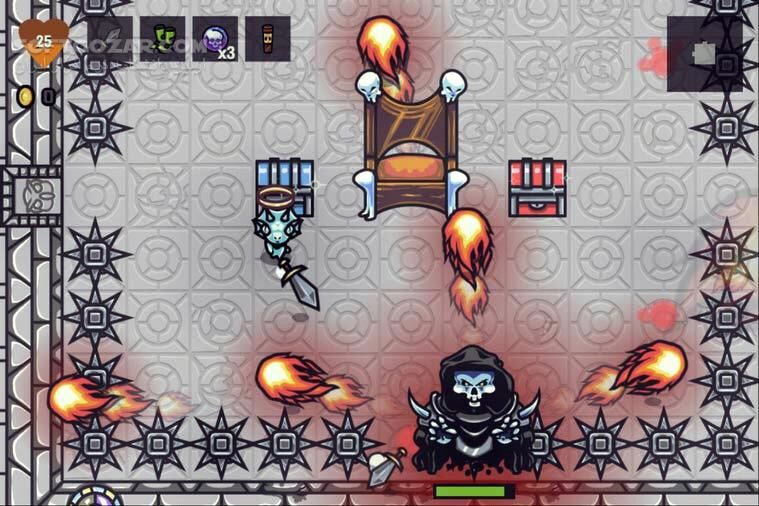Click the colorful wheel button at bottom edge

[95, 497]
